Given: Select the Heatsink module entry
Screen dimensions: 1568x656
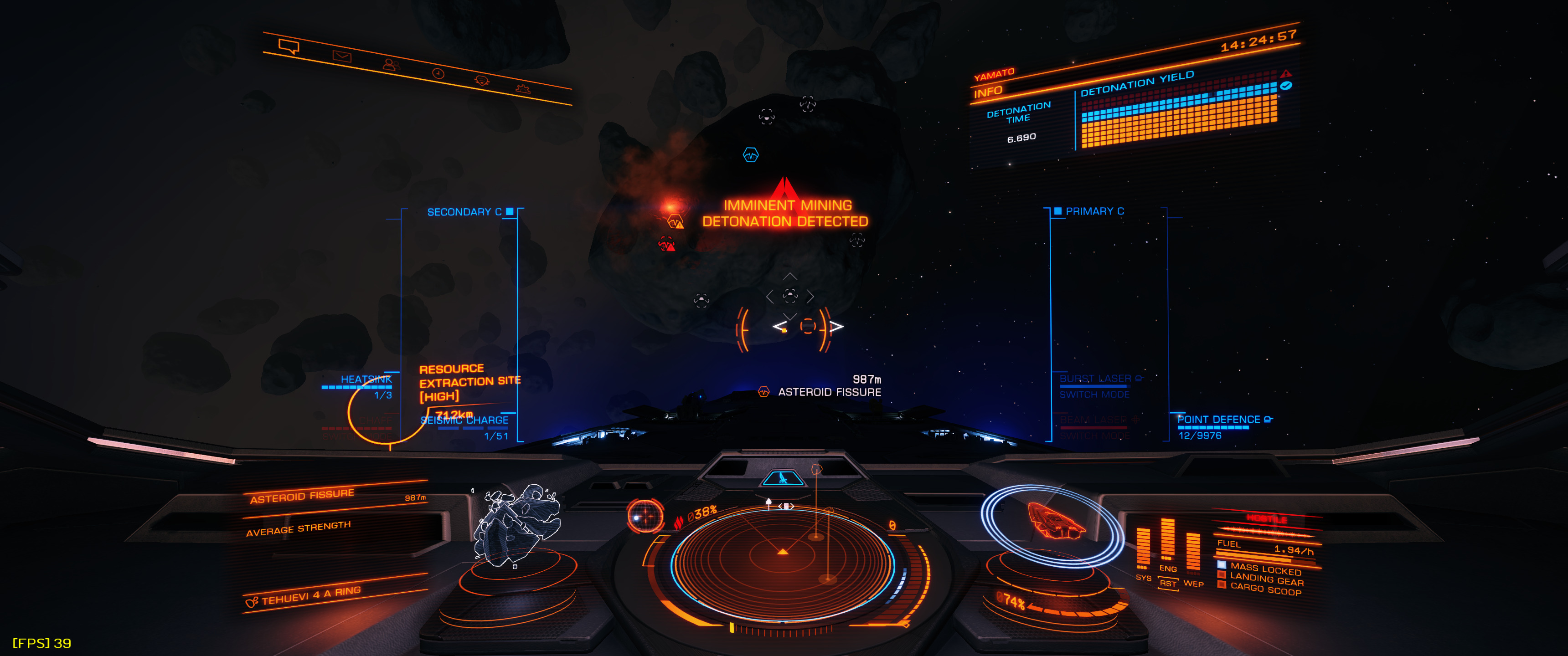Looking at the screenshot, I should pyautogui.click(x=365, y=380).
